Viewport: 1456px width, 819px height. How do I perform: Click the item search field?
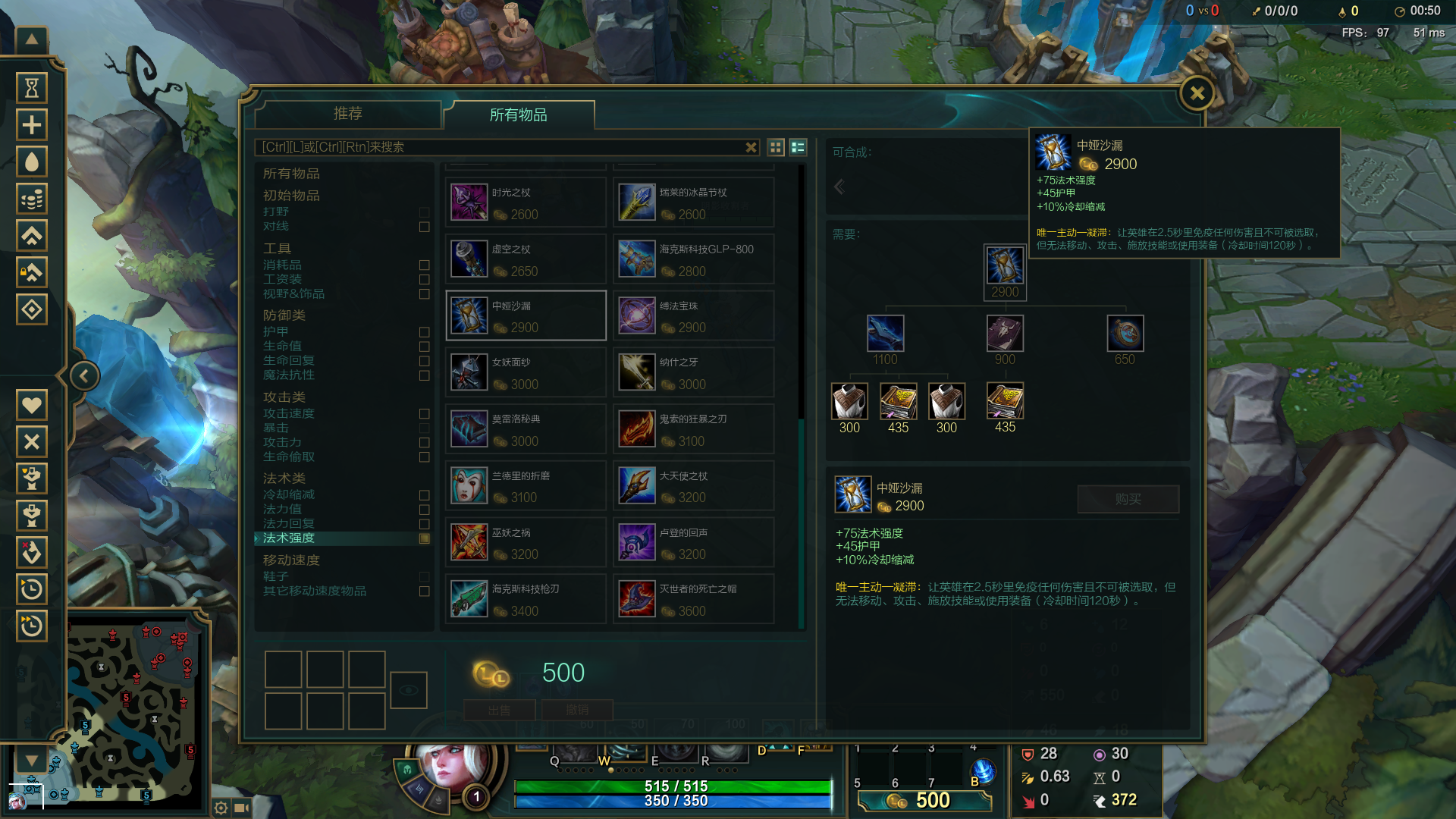[x=500, y=147]
